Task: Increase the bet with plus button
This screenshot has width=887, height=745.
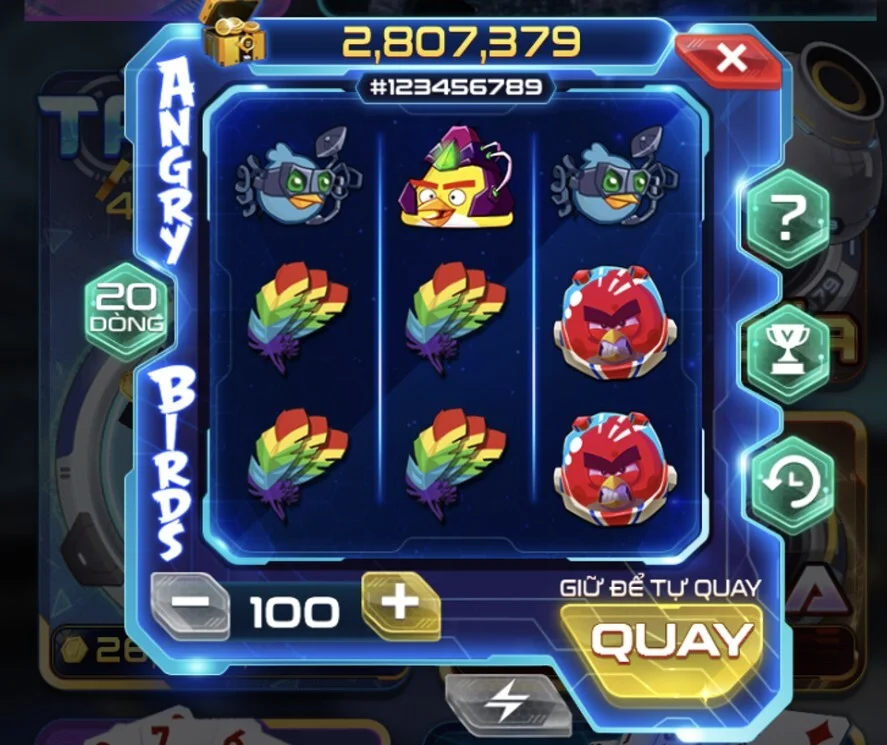Action: [400, 604]
